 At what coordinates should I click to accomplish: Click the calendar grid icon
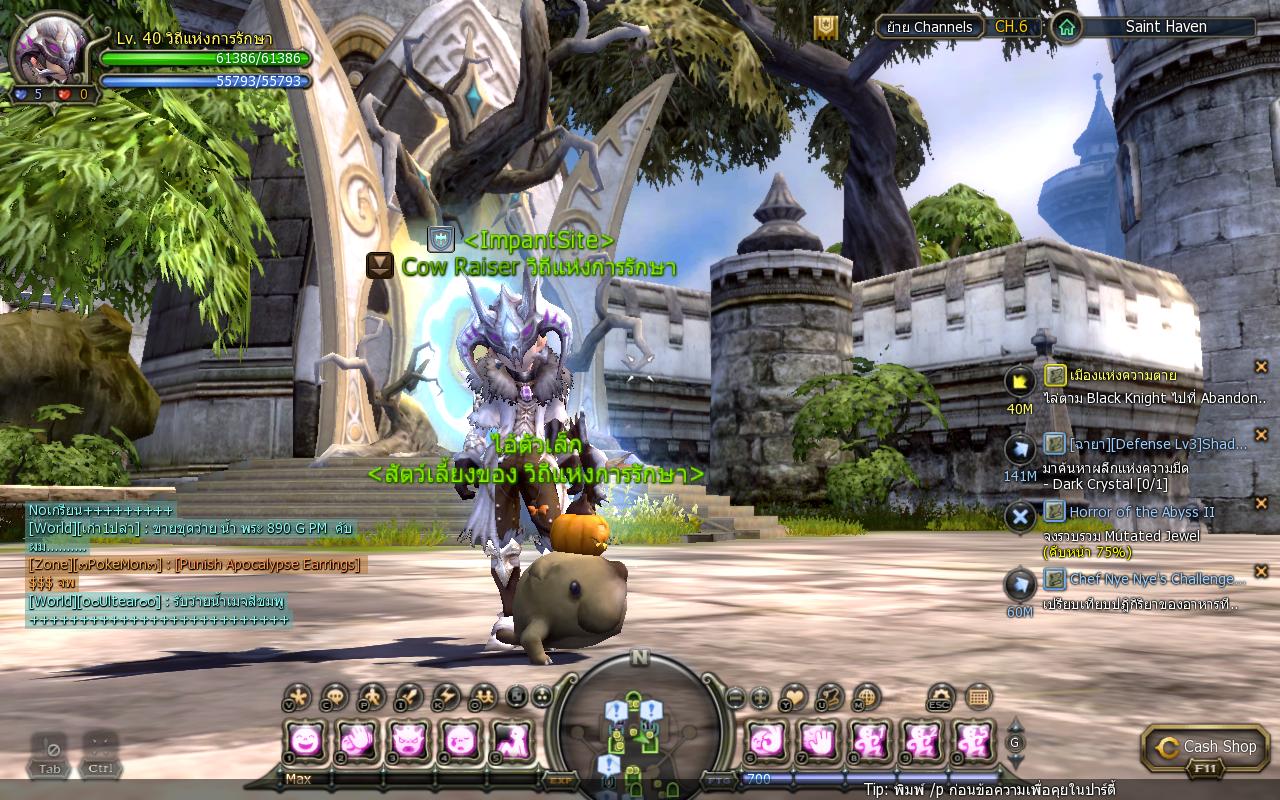[979, 696]
